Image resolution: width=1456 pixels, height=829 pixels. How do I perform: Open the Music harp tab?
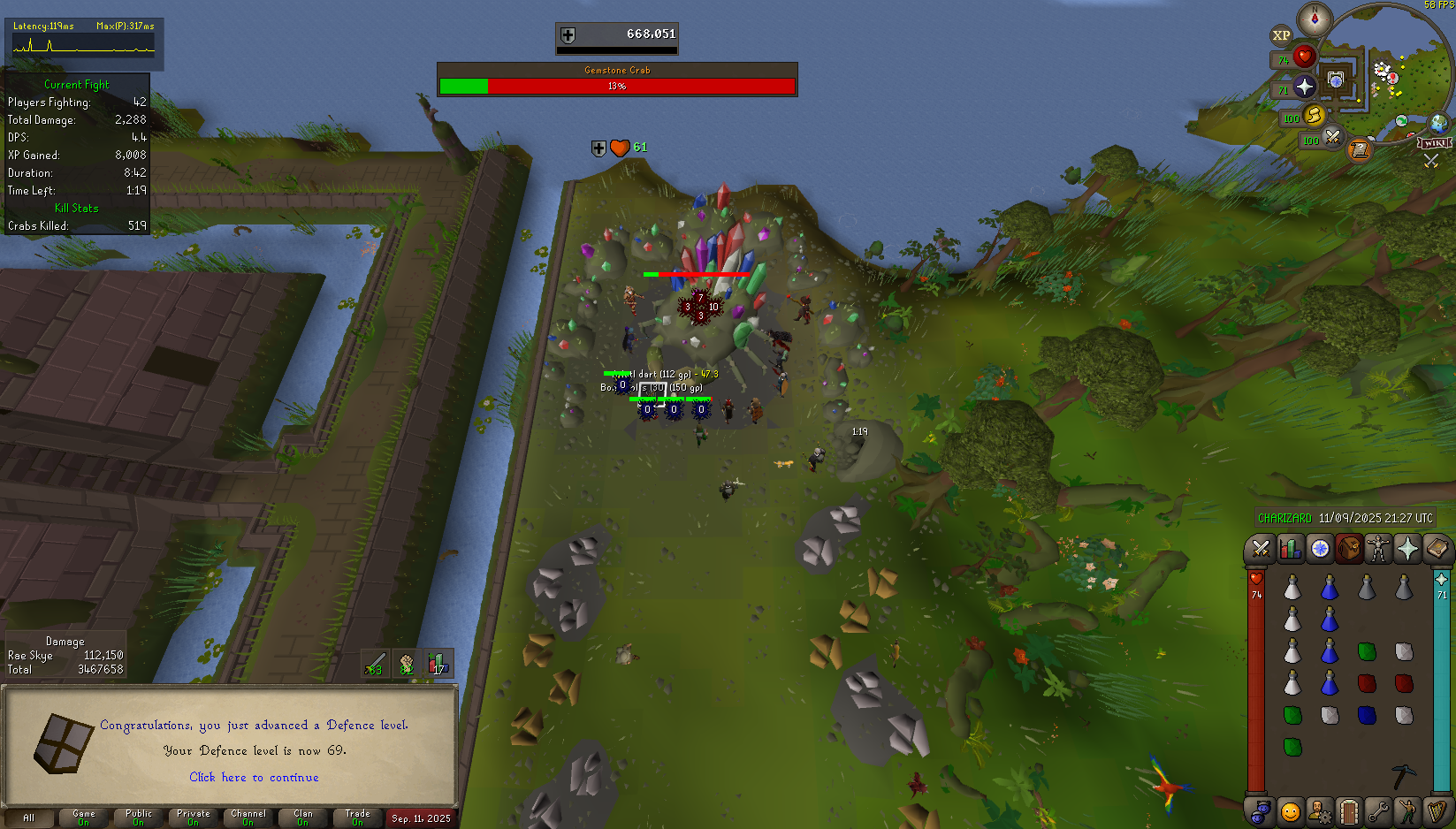click(x=1437, y=810)
